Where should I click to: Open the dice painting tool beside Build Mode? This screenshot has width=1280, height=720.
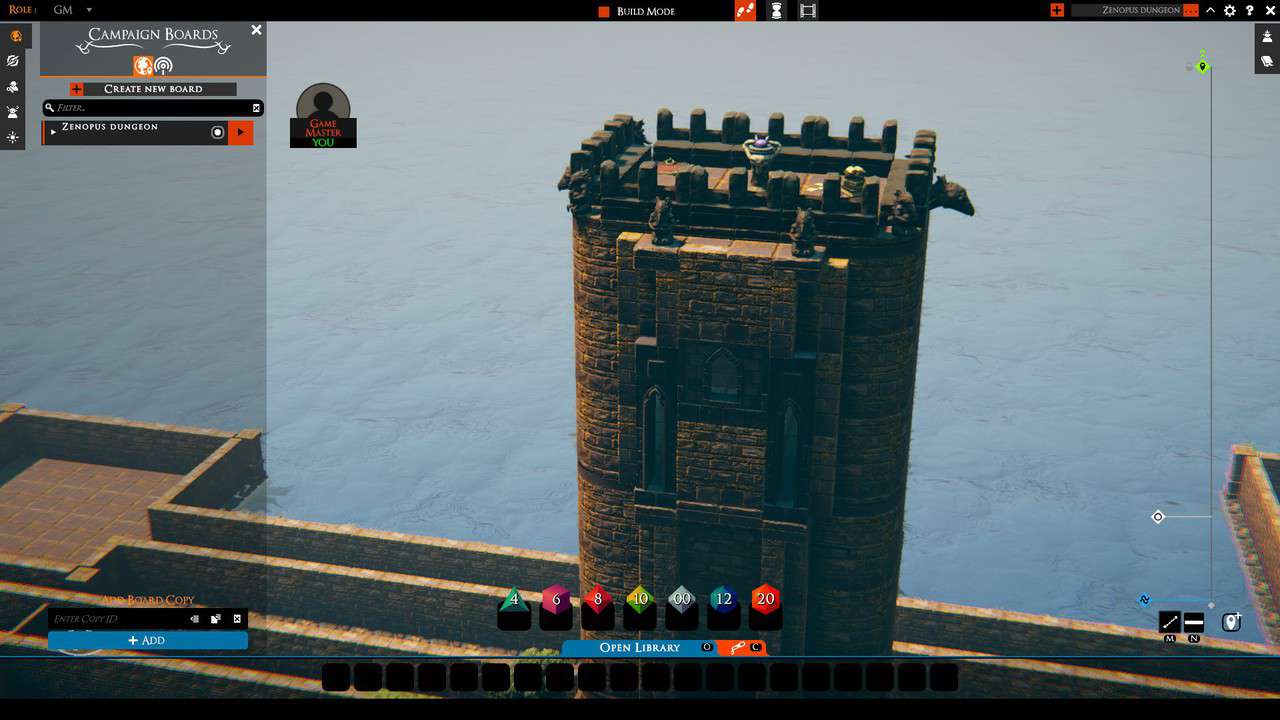tap(745, 11)
